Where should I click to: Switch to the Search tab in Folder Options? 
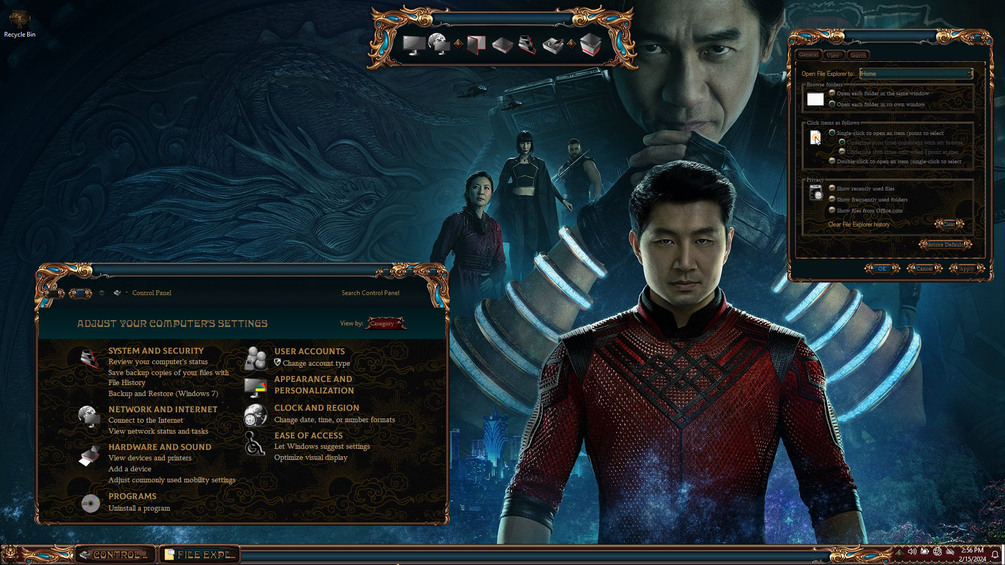tap(858, 55)
